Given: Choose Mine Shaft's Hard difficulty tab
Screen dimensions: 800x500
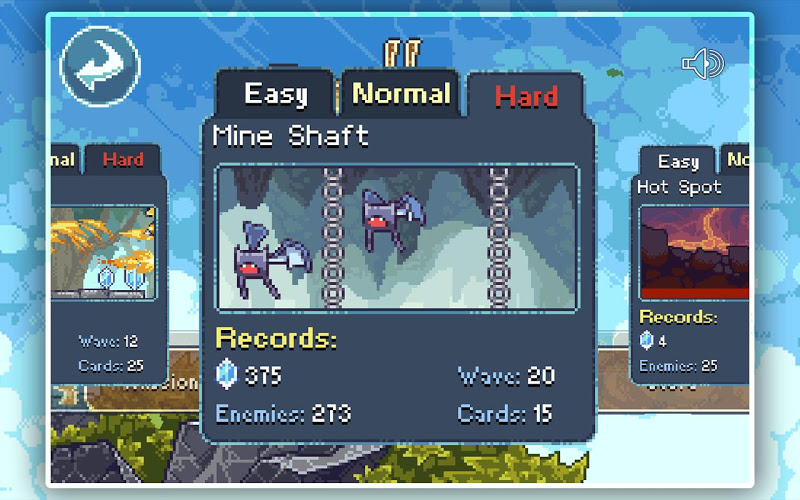Looking at the screenshot, I should [526, 97].
